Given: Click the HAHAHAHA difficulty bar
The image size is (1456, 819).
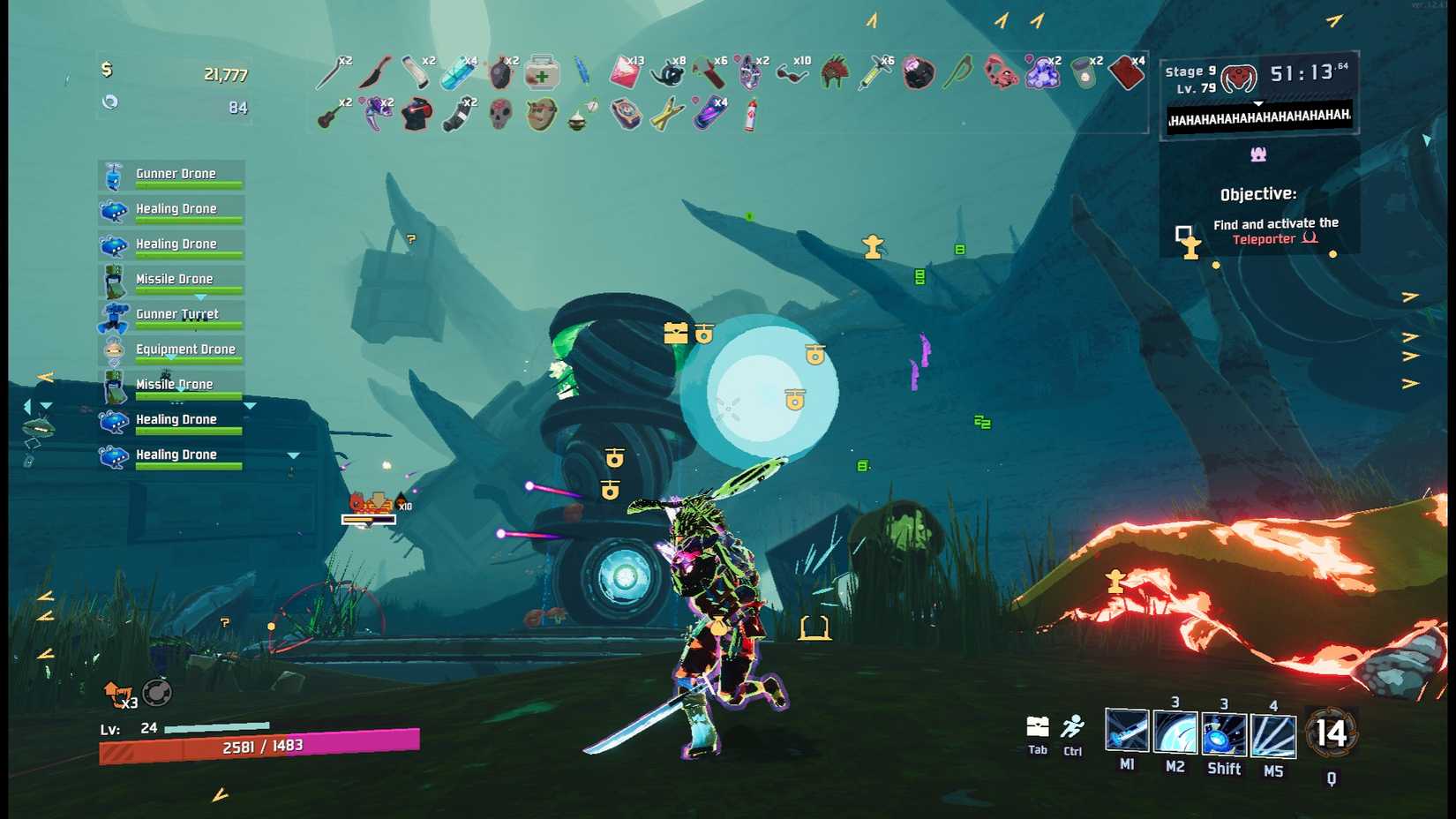Looking at the screenshot, I should coord(1259,117).
